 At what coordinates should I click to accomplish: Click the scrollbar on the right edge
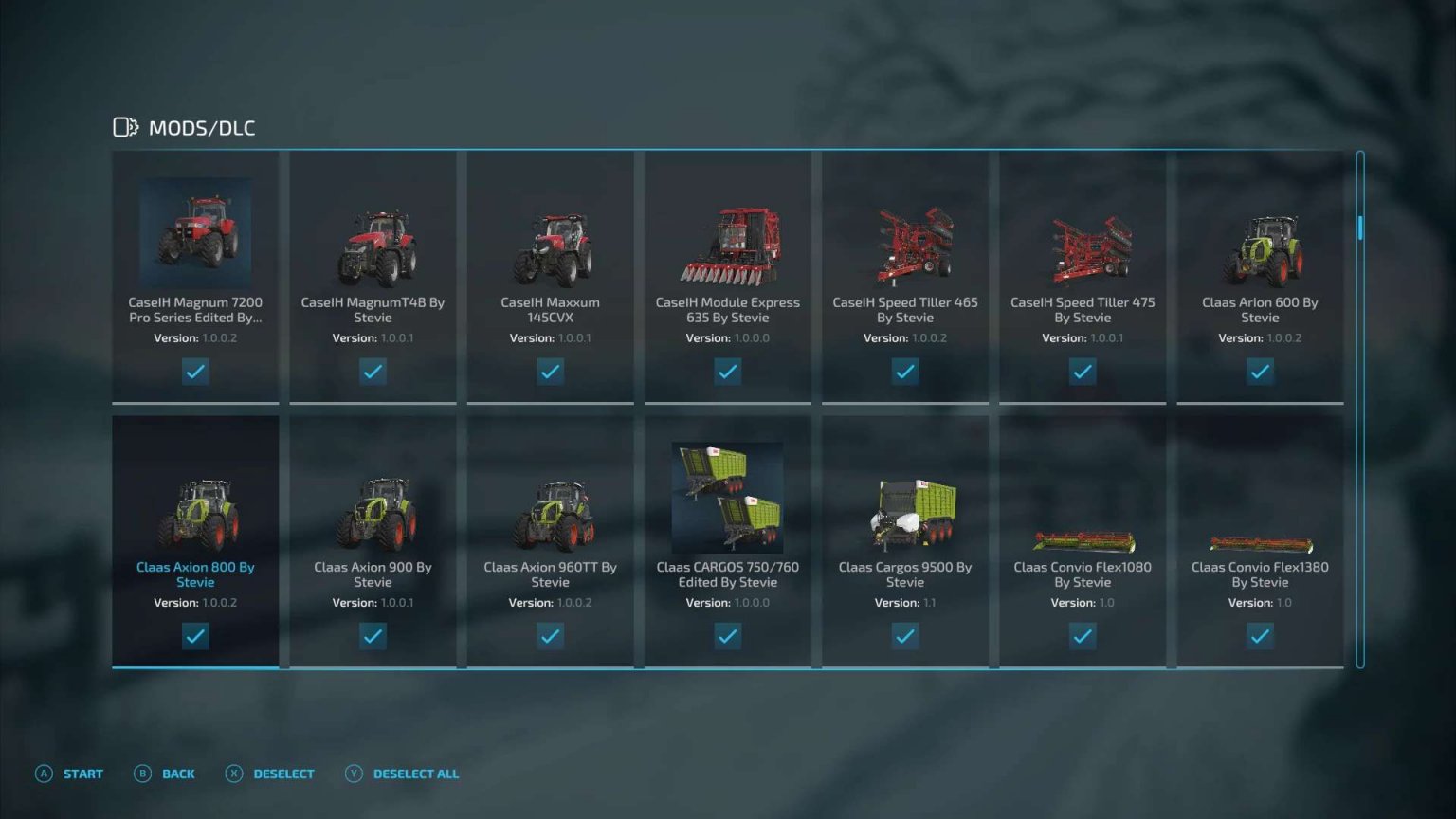click(1360, 227)
